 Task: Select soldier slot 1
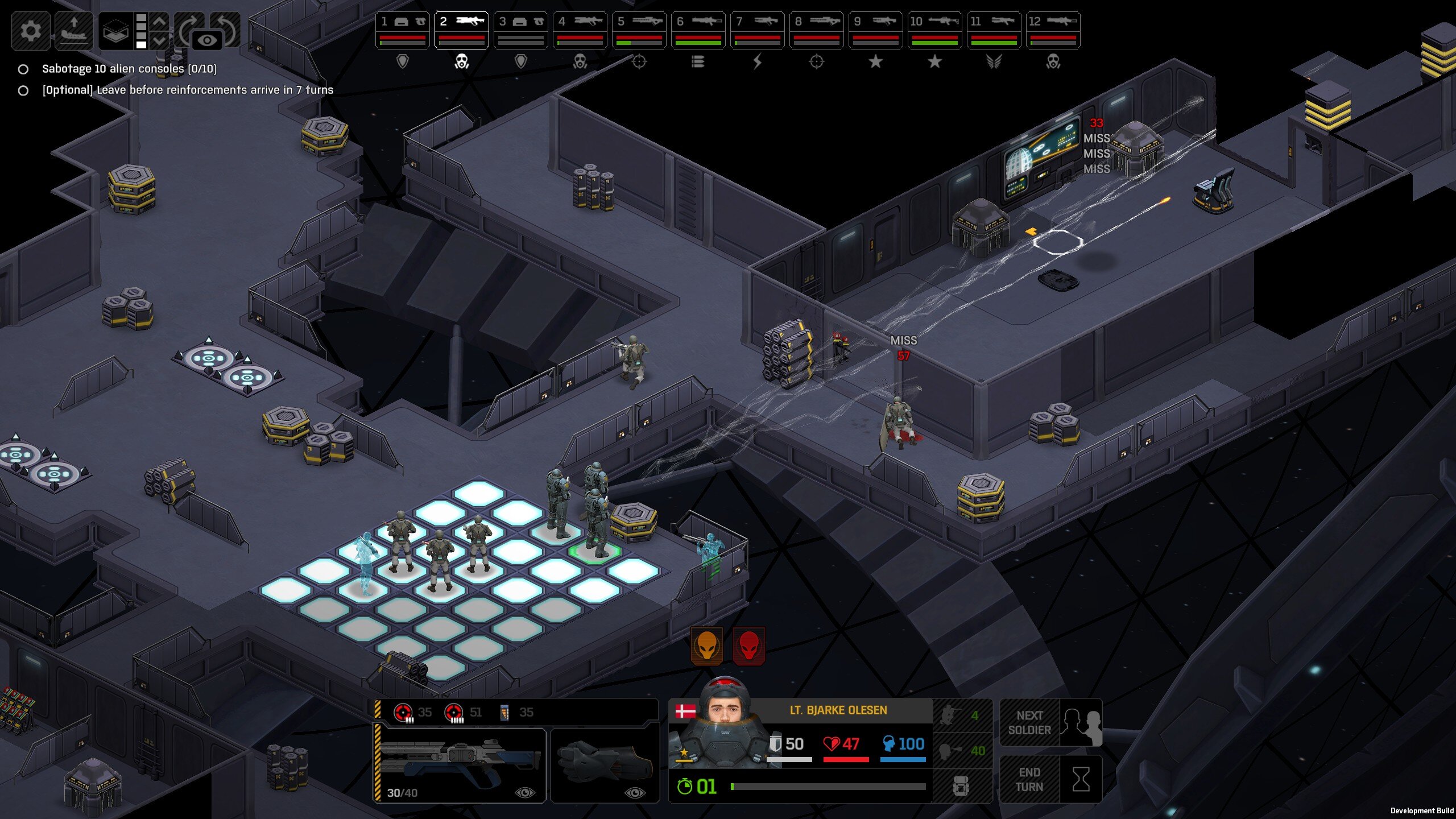[402, 30]
